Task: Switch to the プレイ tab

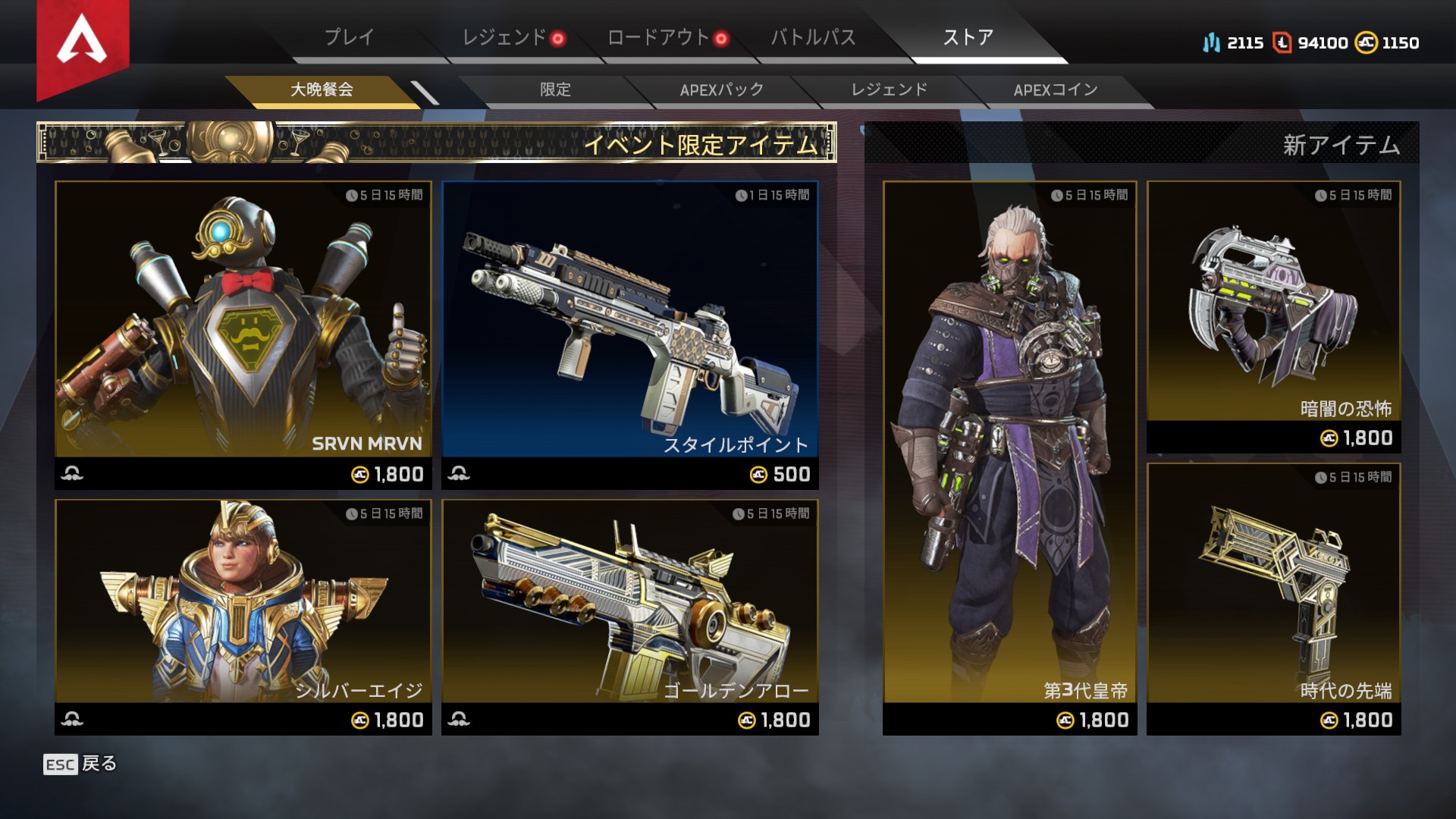Action: coord(349,37)
